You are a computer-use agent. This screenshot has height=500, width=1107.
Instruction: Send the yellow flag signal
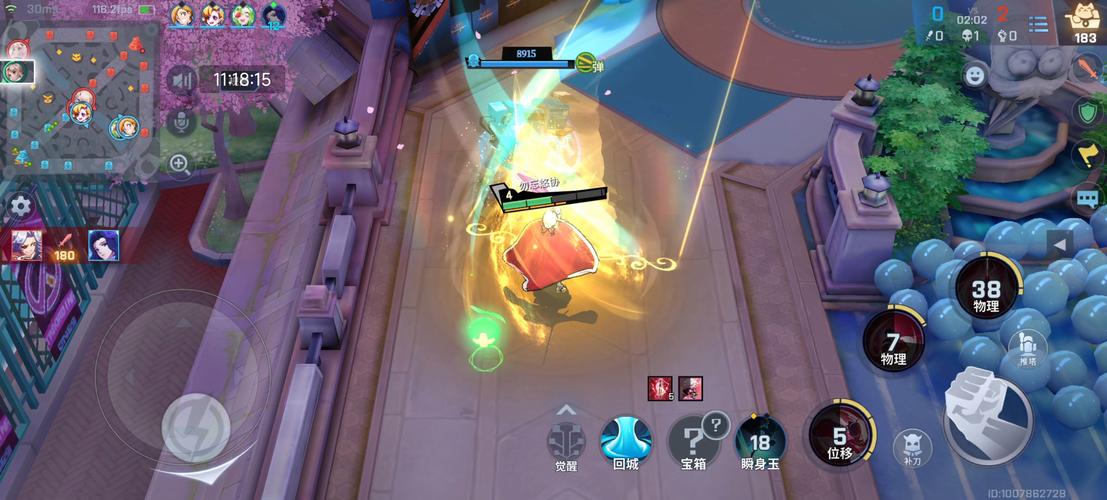[1087, 154]
